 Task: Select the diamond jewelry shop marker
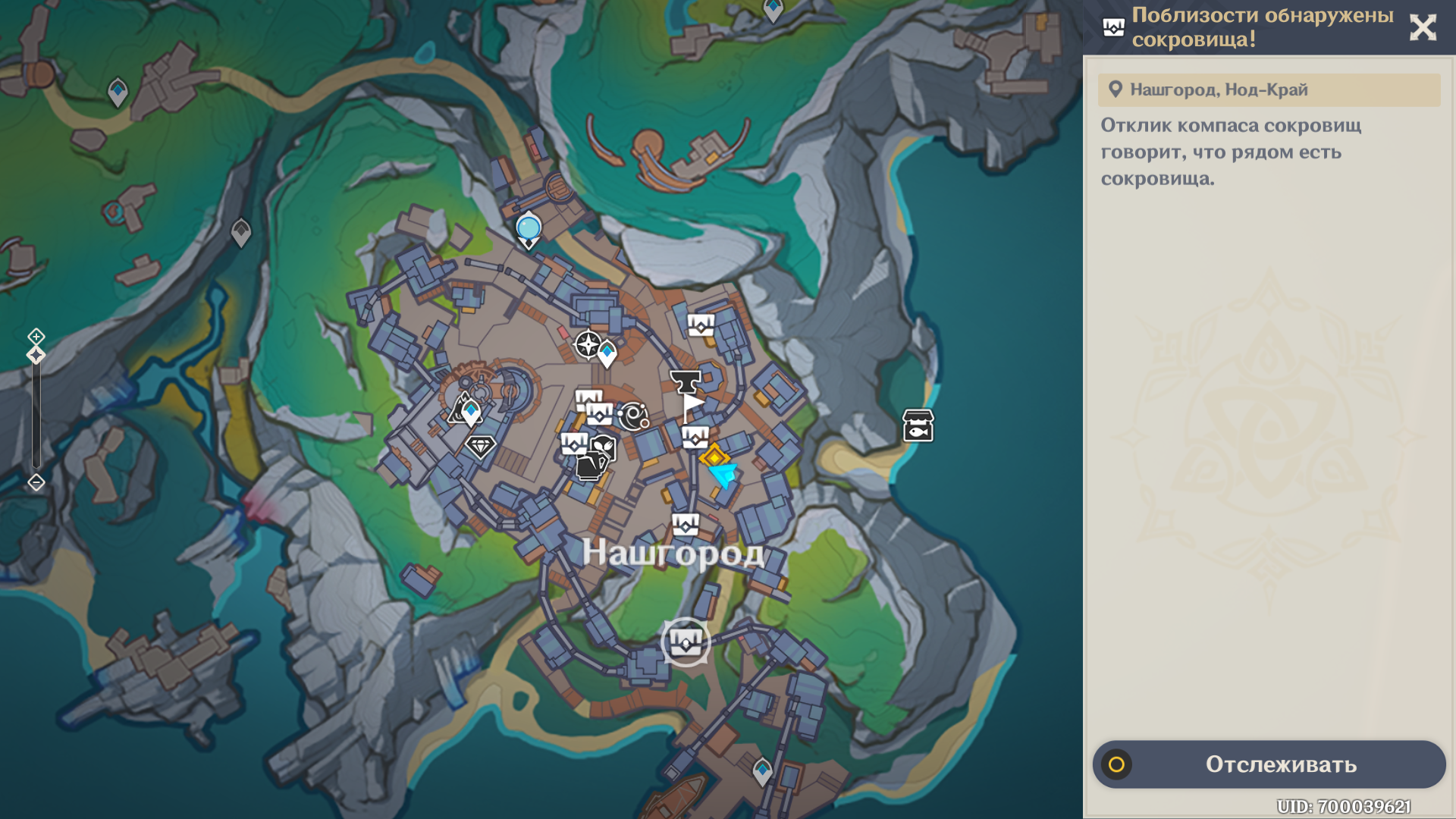[x=480, y=446]
